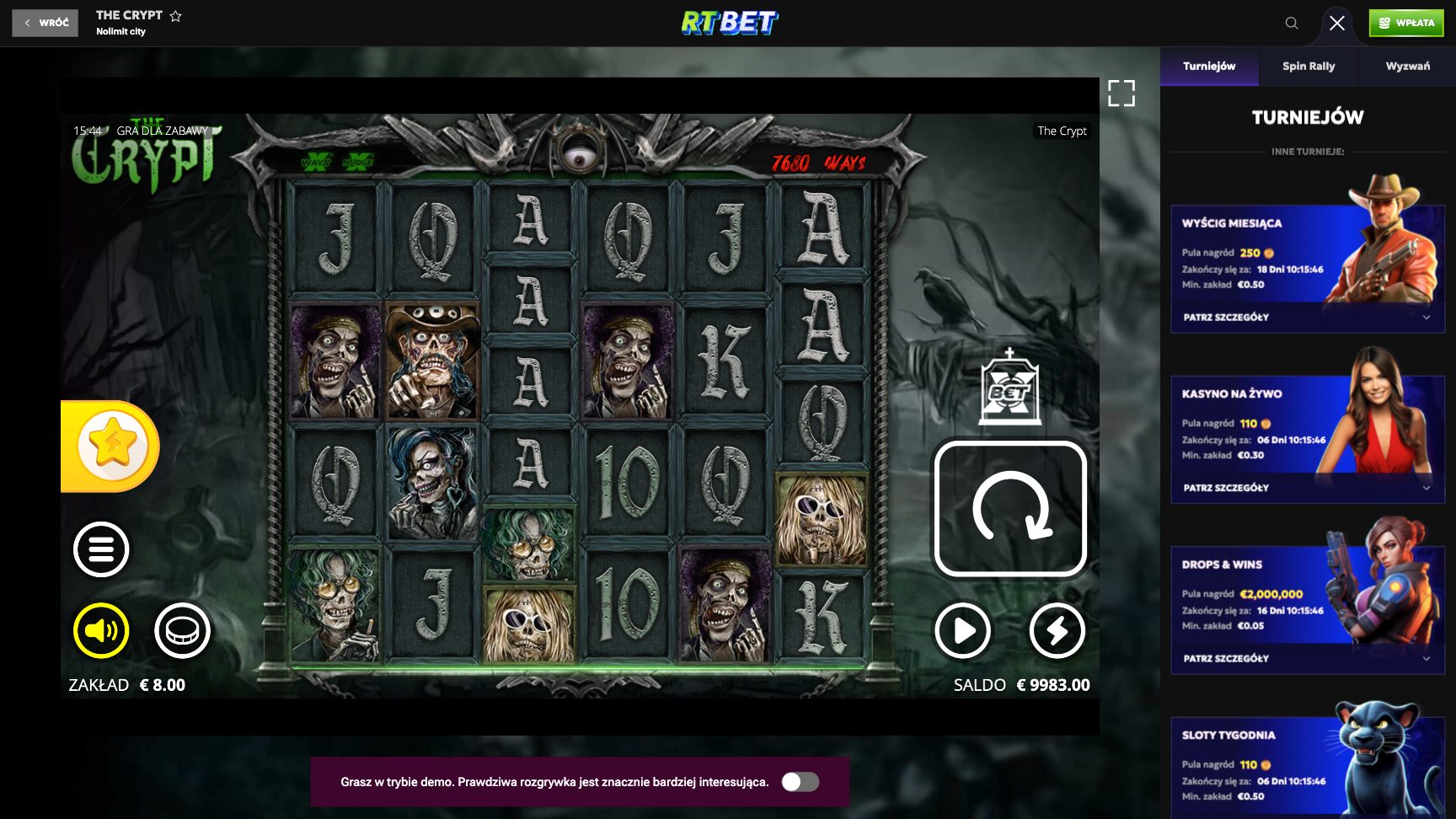Mute the game sound
This screenshot has width=1456, height=819.
[x=101, y=629]
